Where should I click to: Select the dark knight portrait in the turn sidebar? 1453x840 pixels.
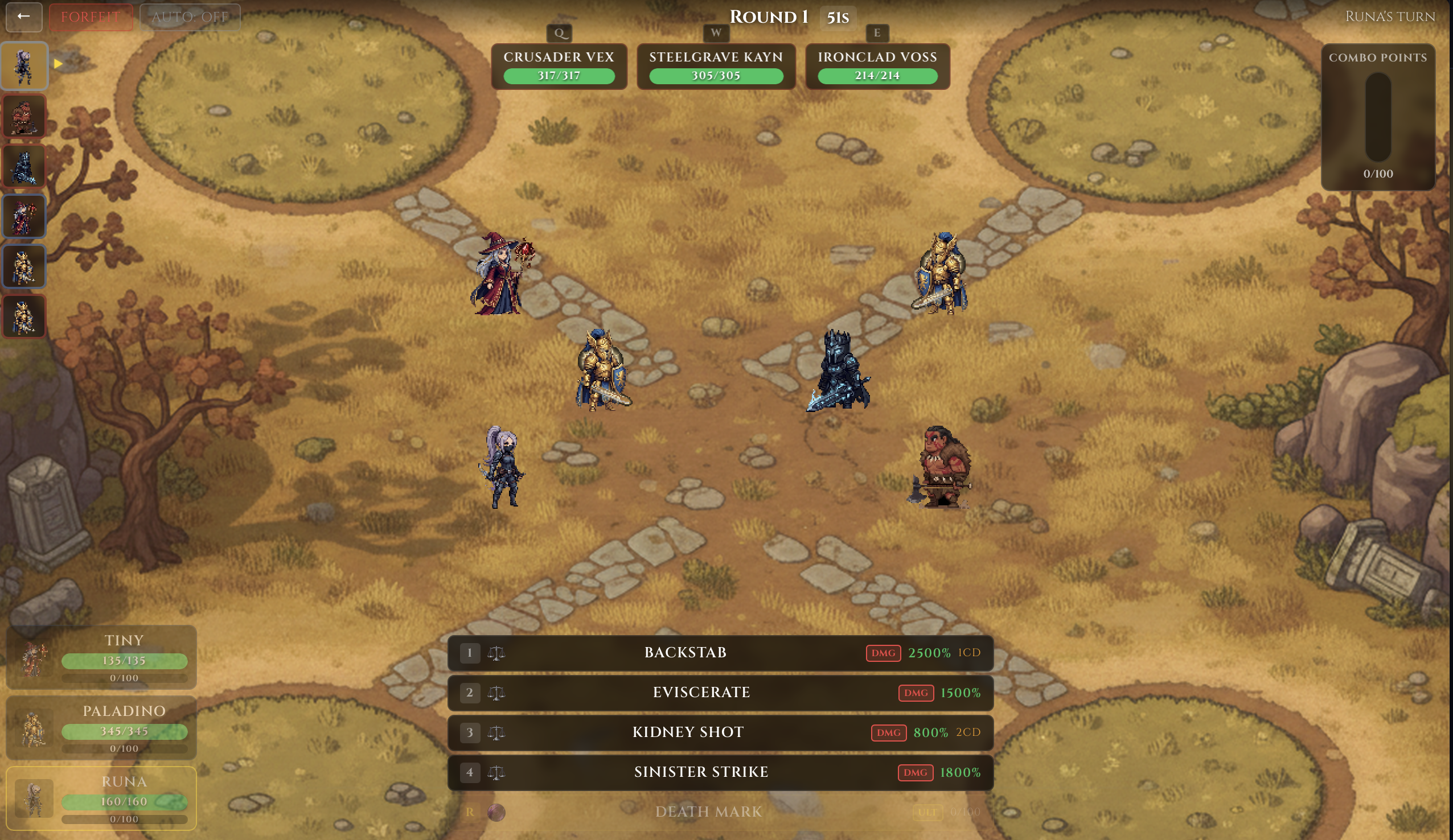(24, 166)
